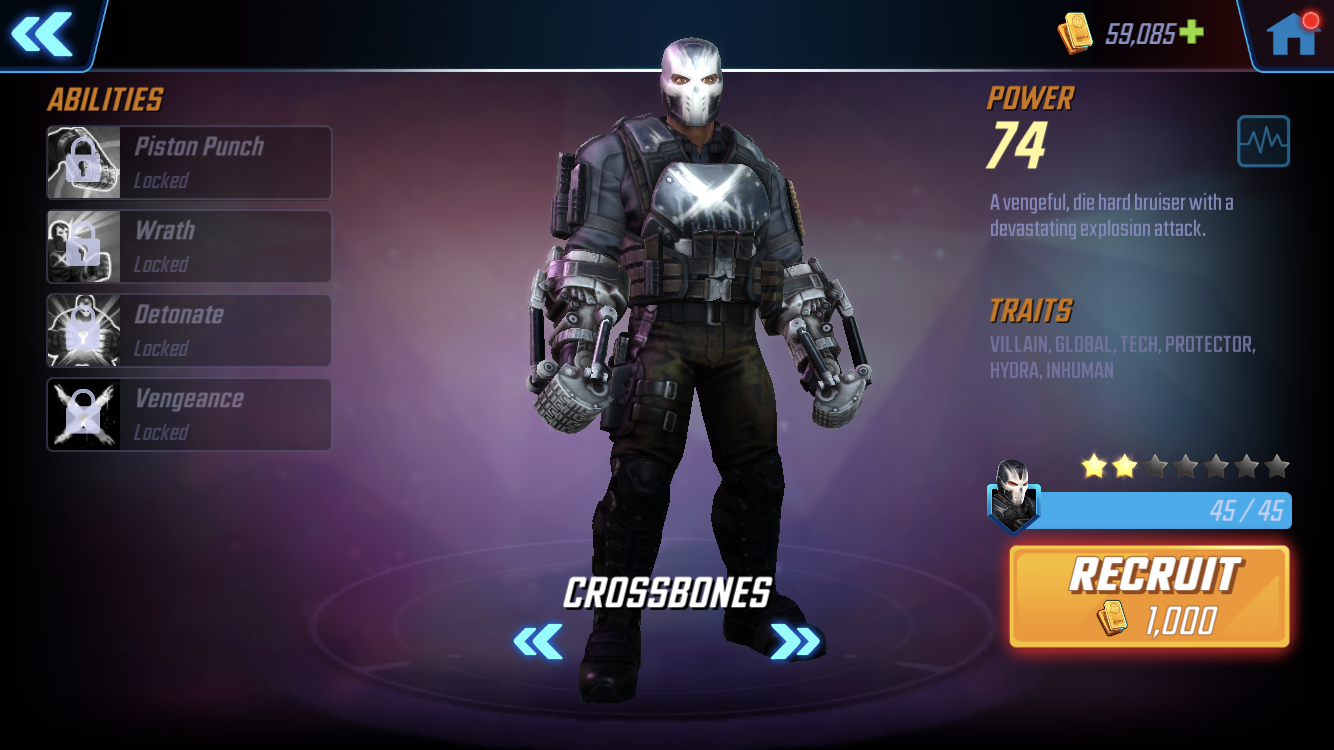Select the Wrath ability

click(189, 246)
